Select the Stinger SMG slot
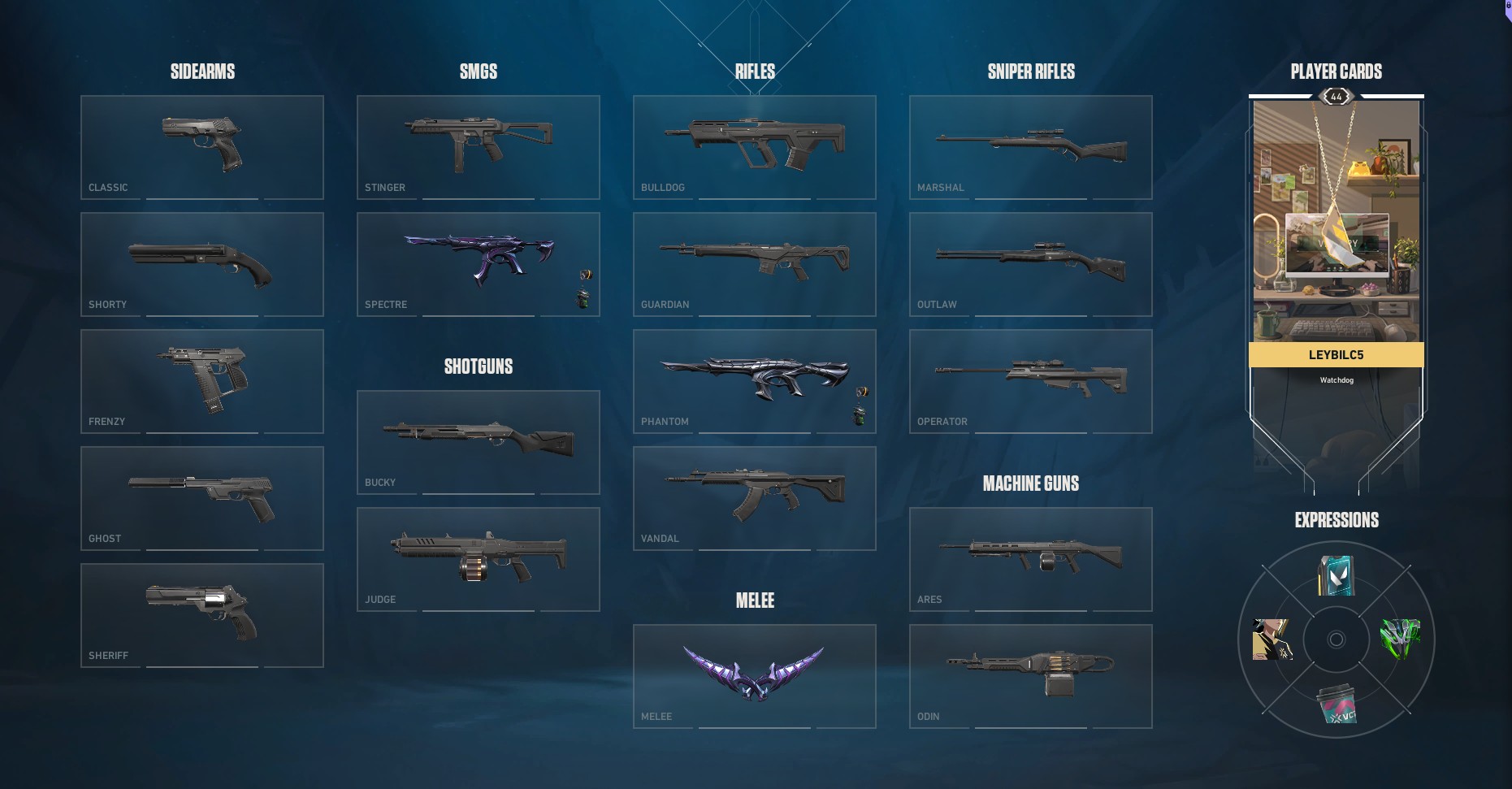The height and width of the screenshot is (789, 1512). click(478, 147)
